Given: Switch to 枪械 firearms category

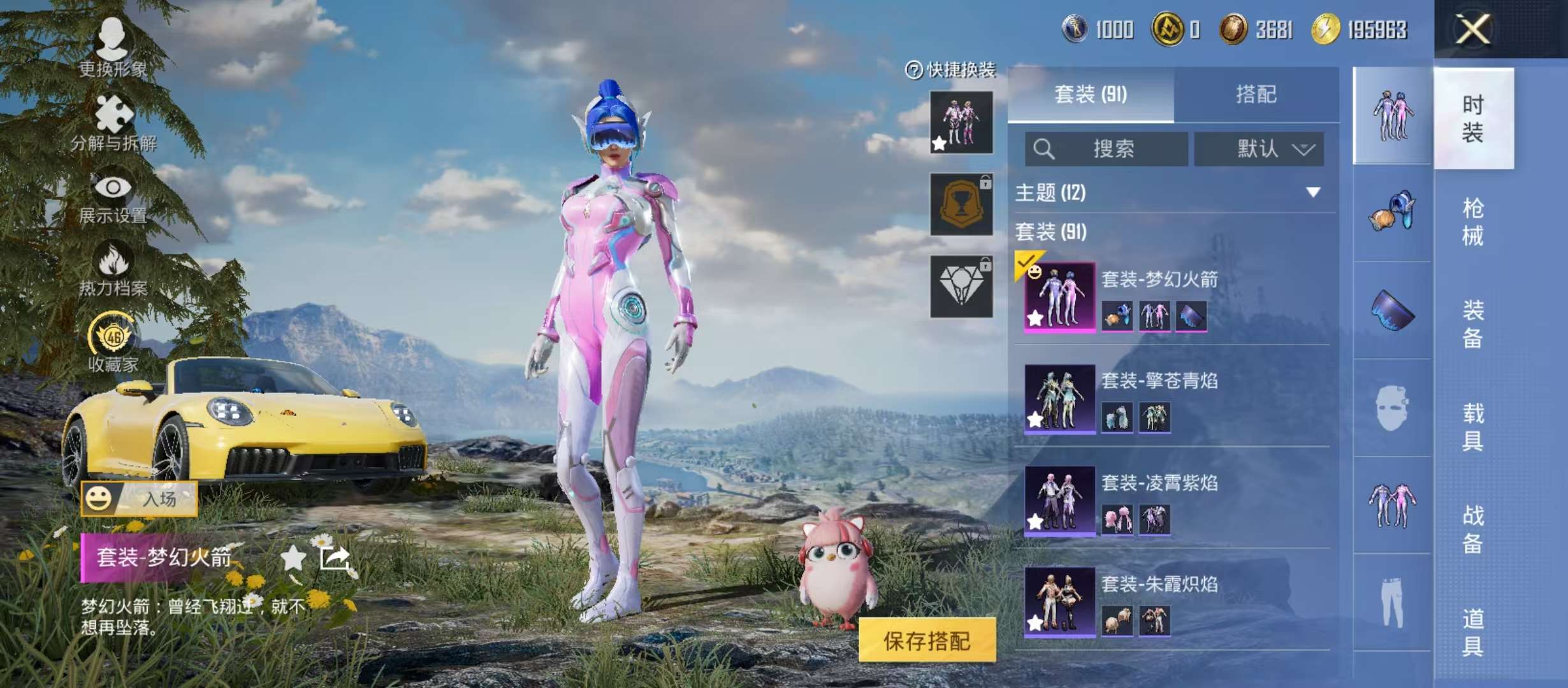Looking at the screenshot, I should coord(1473,222).
